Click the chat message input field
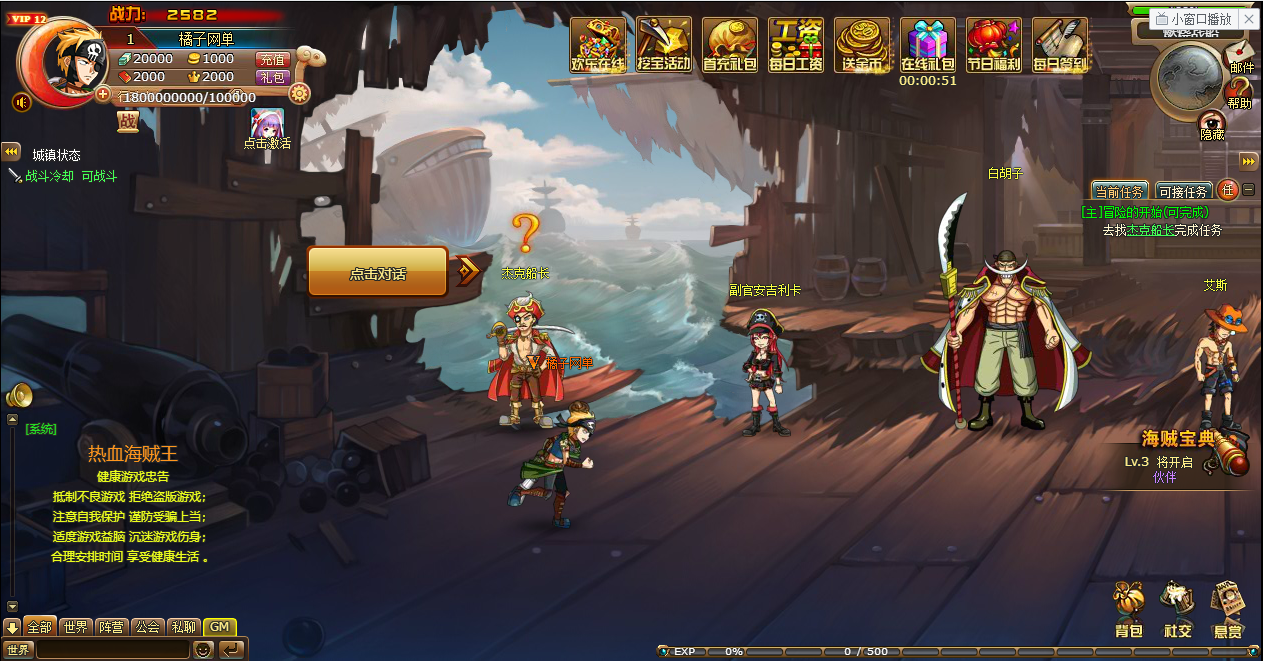1263x661 pixels. click(x=112, y=650)
